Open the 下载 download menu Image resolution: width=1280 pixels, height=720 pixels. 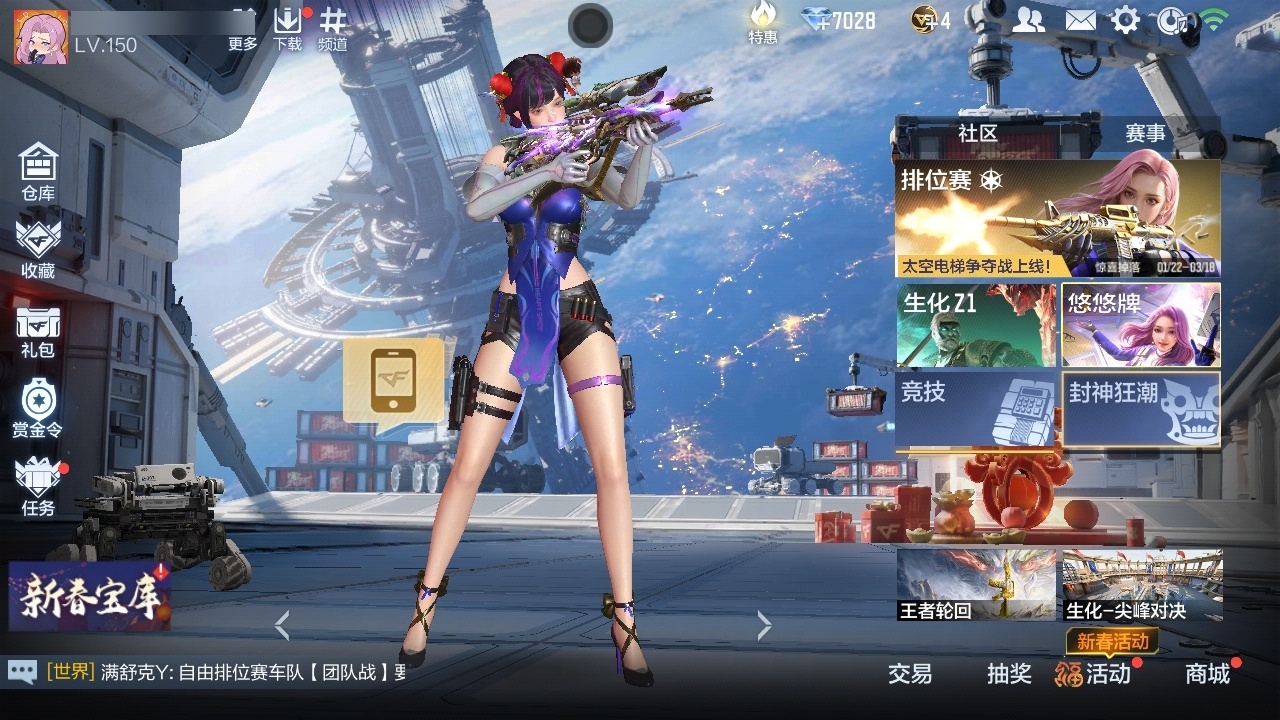click(x=287, y=28)
